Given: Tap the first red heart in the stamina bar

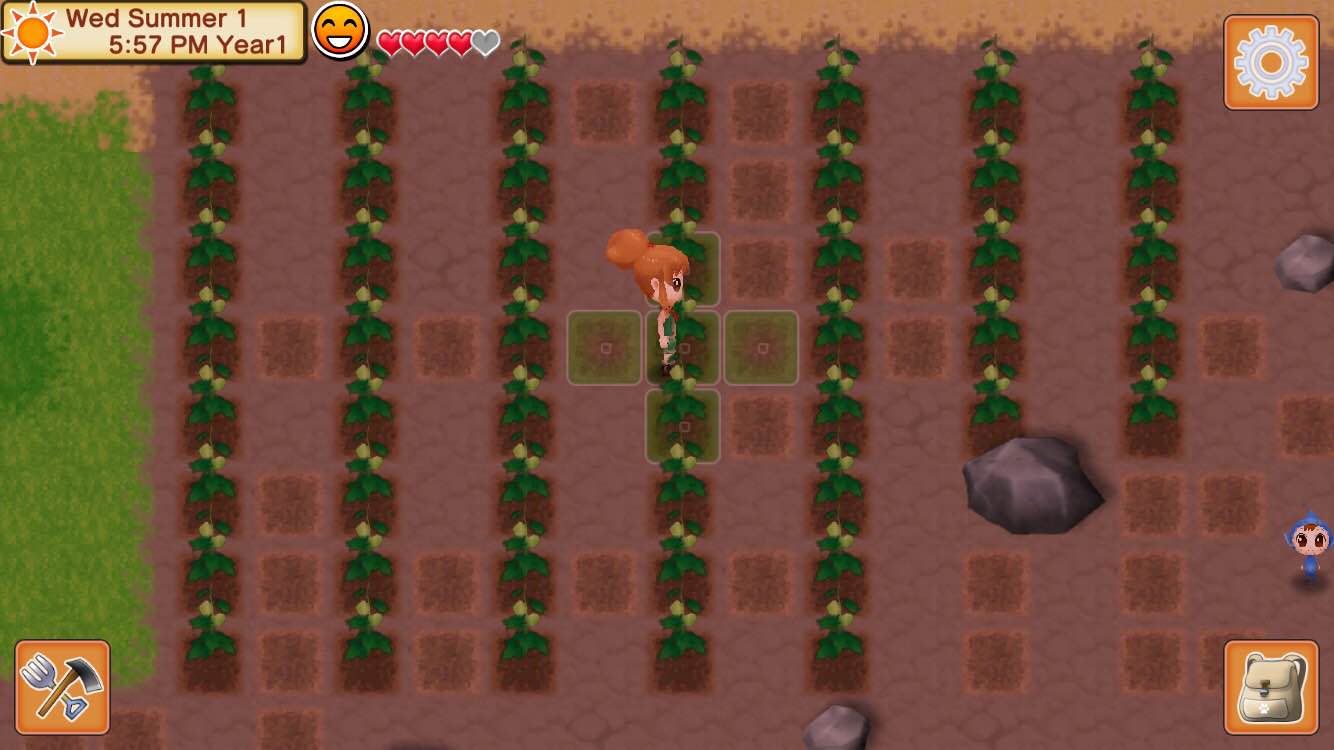Looking at the screenshot, I should [x=388, y=43].
